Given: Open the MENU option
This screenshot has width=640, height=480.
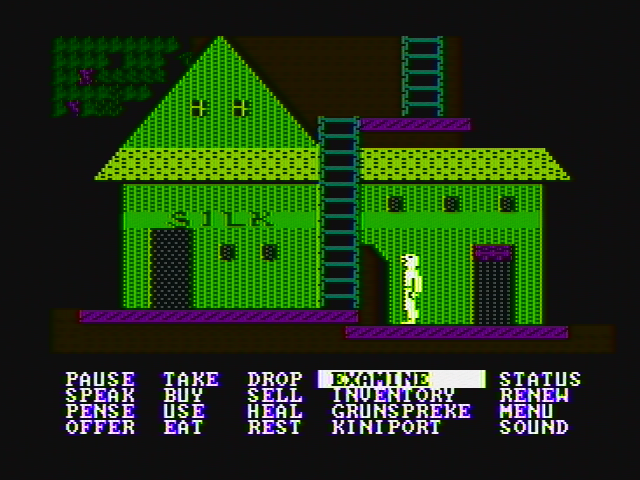Looking at the screenshot, I should pos(527,411).
